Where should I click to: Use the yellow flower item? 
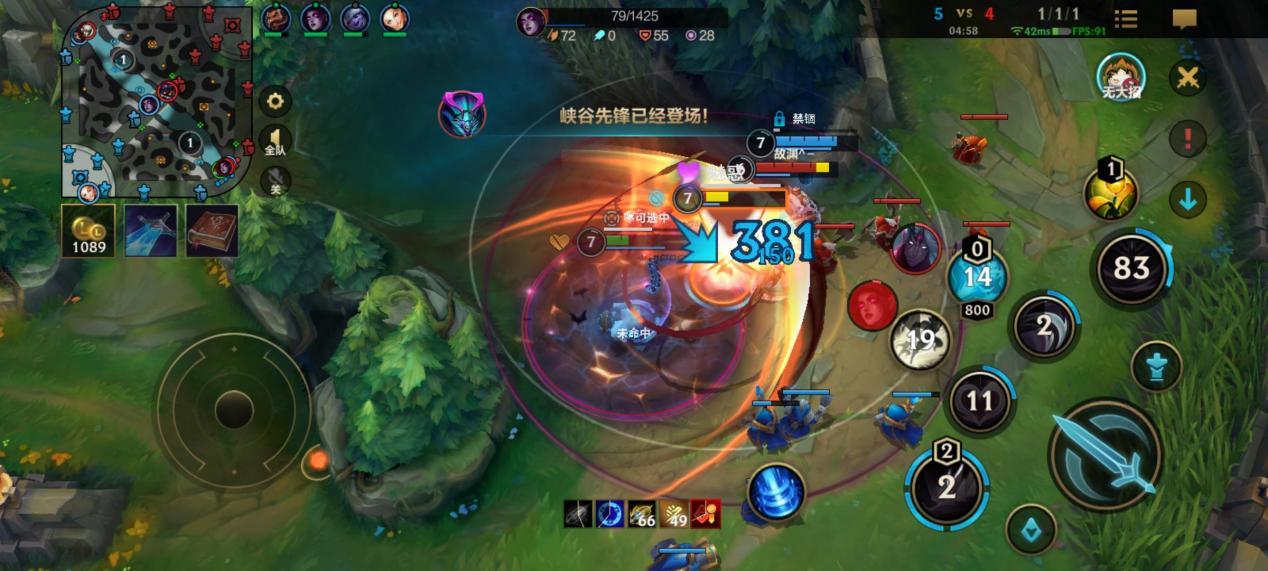[1112, 192]
